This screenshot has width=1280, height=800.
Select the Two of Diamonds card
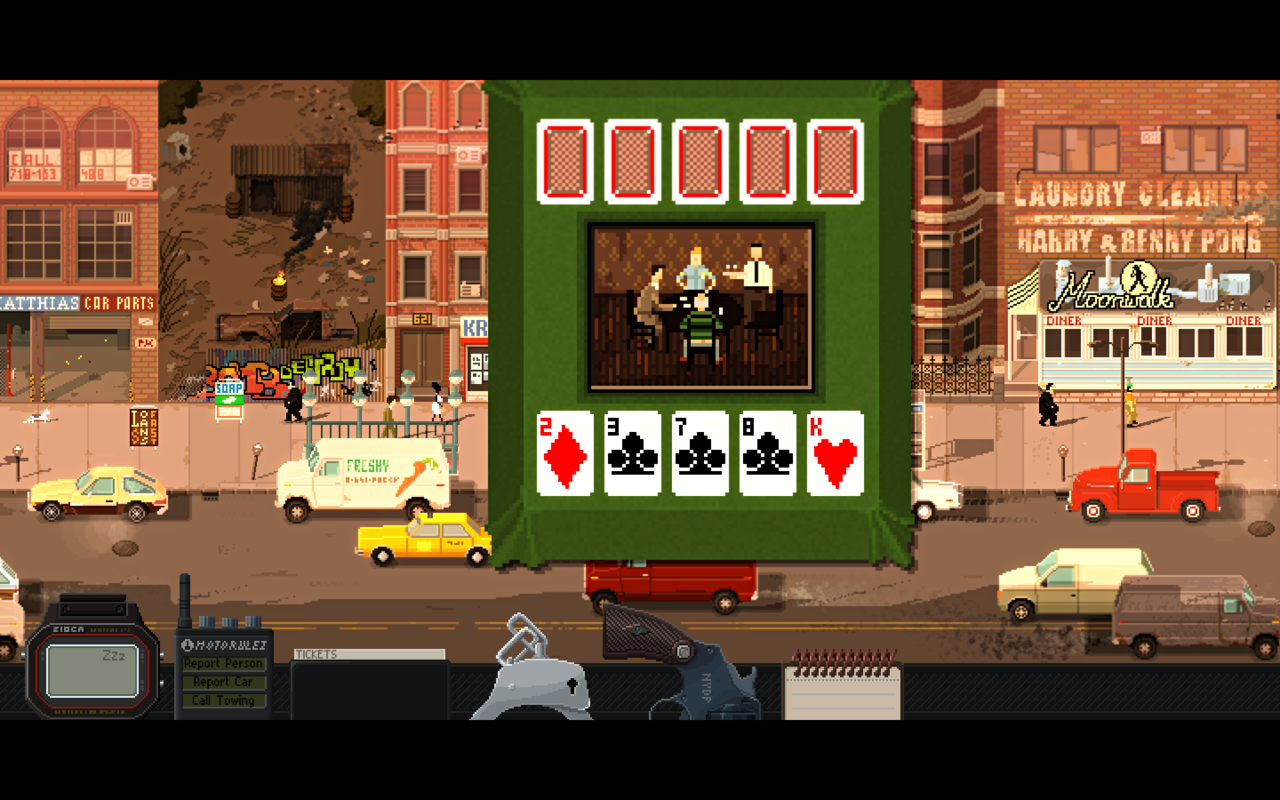(x=565, y=452)
